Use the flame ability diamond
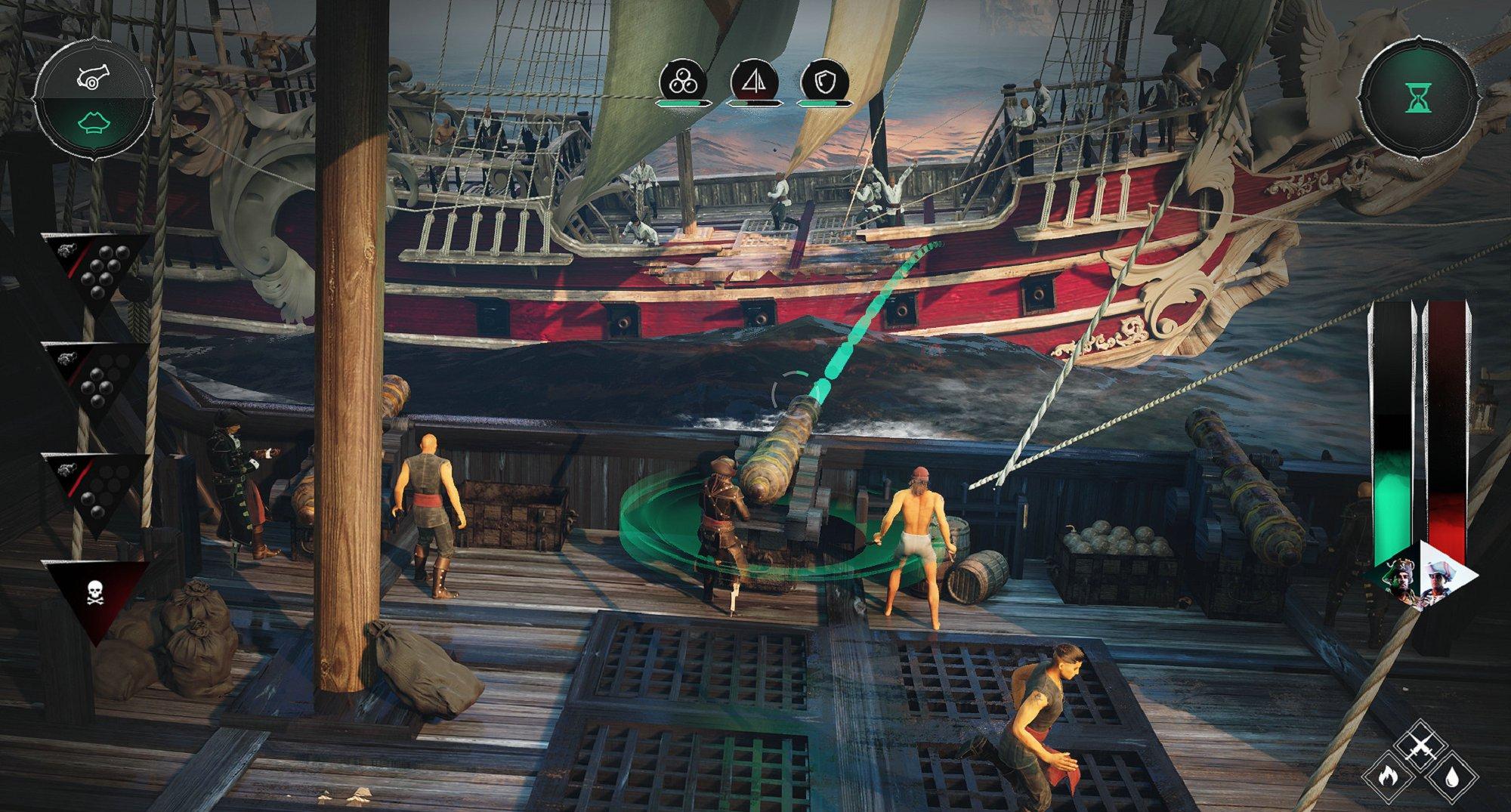Viewport: 1511px width, 812px height. (x=1389, y=776)
